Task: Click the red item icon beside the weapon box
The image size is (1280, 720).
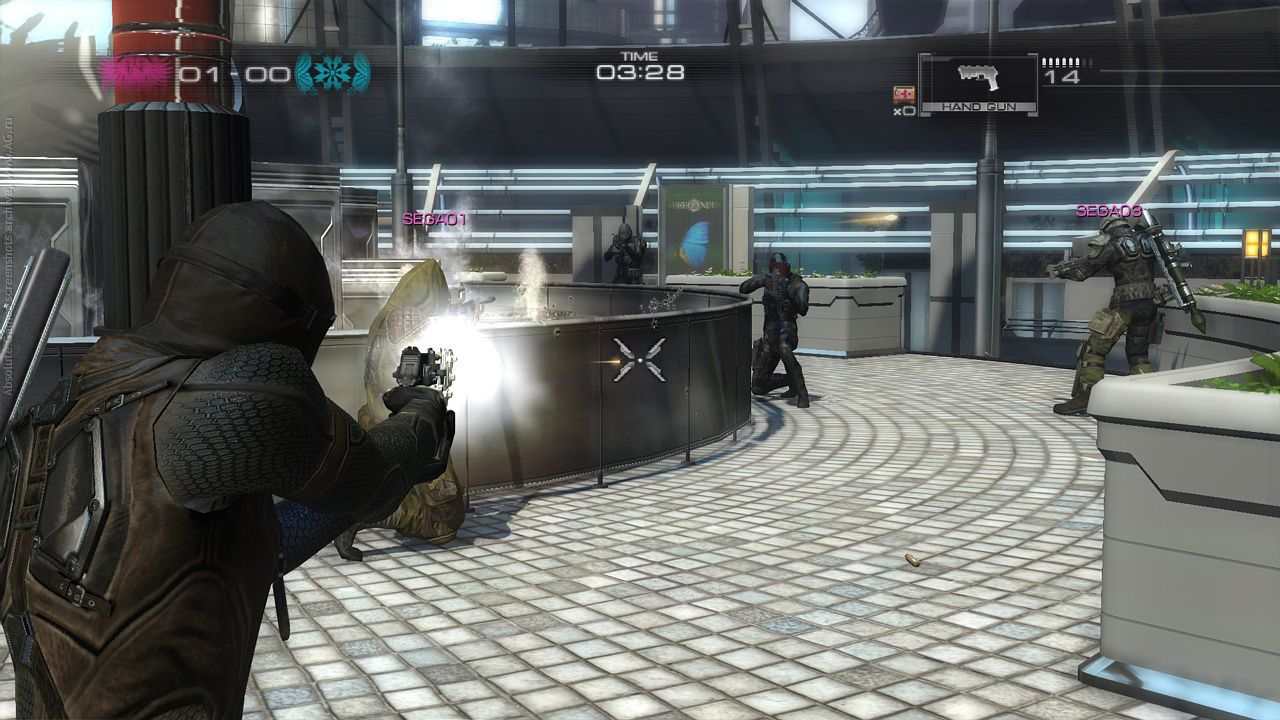Action: pos(902,95)
